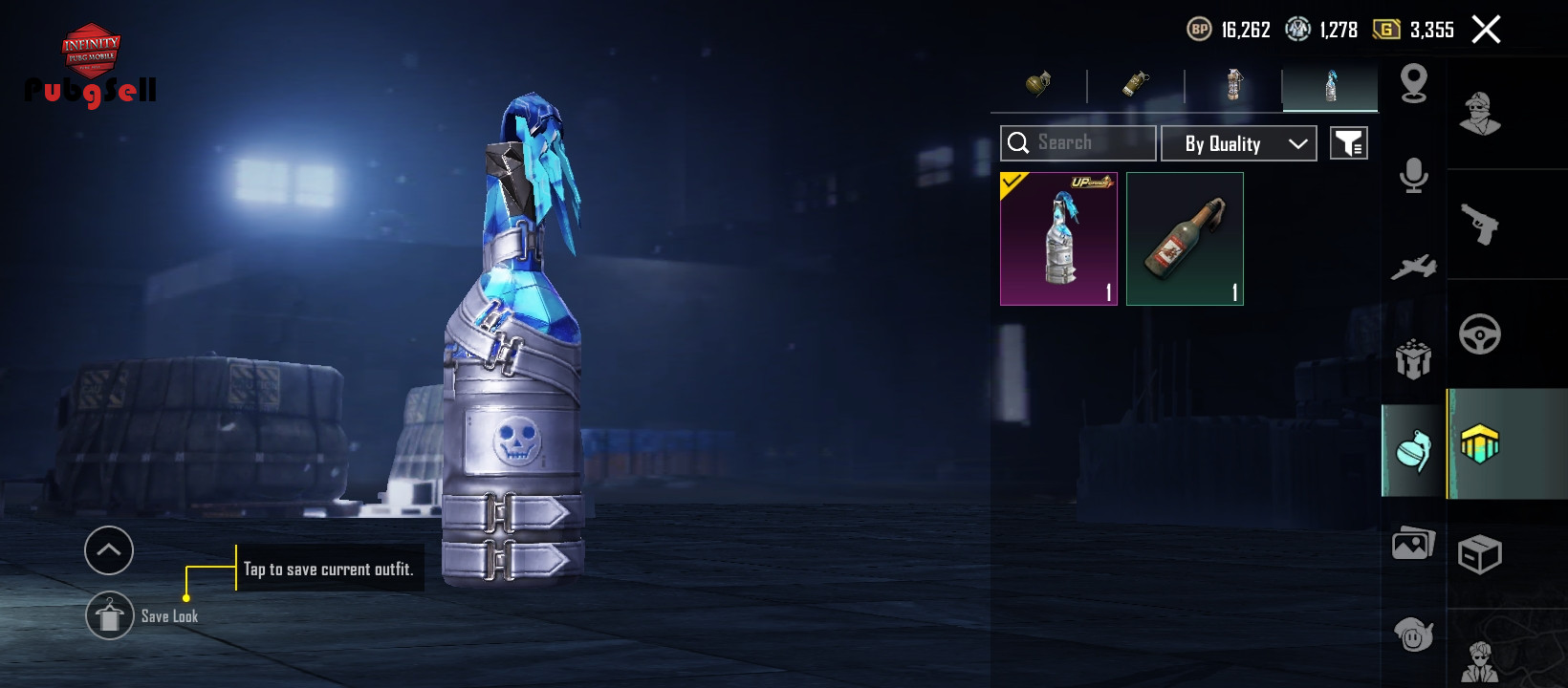Open the picture gallery category
The width and height of the screenshot is (1568, 688).
tap(1413, 545)
